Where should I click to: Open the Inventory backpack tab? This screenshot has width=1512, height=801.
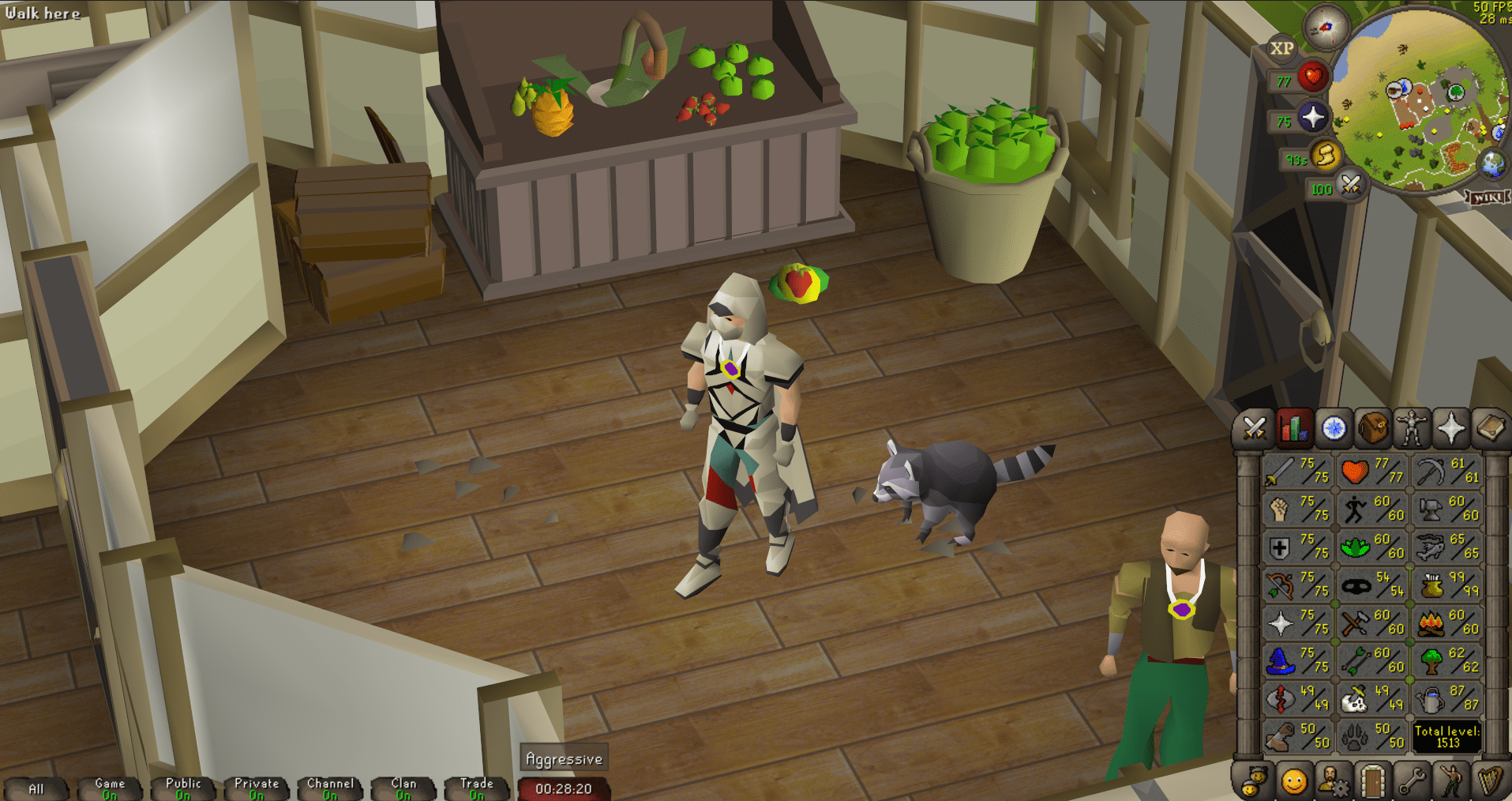(1371, 427)
